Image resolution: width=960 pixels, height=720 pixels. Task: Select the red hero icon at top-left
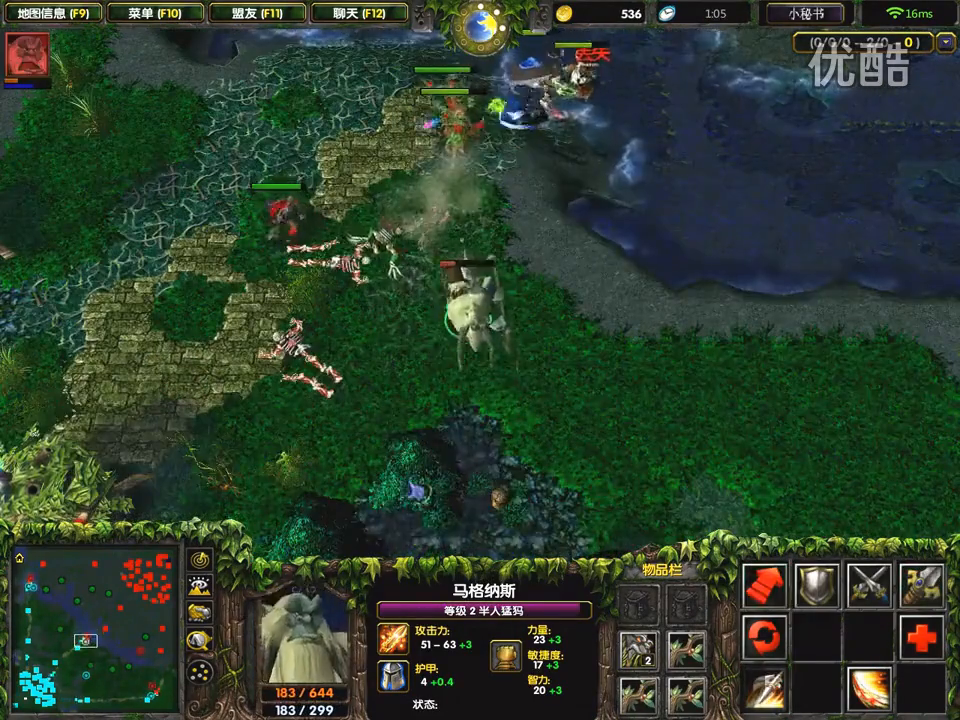click(x=27, y=54)
